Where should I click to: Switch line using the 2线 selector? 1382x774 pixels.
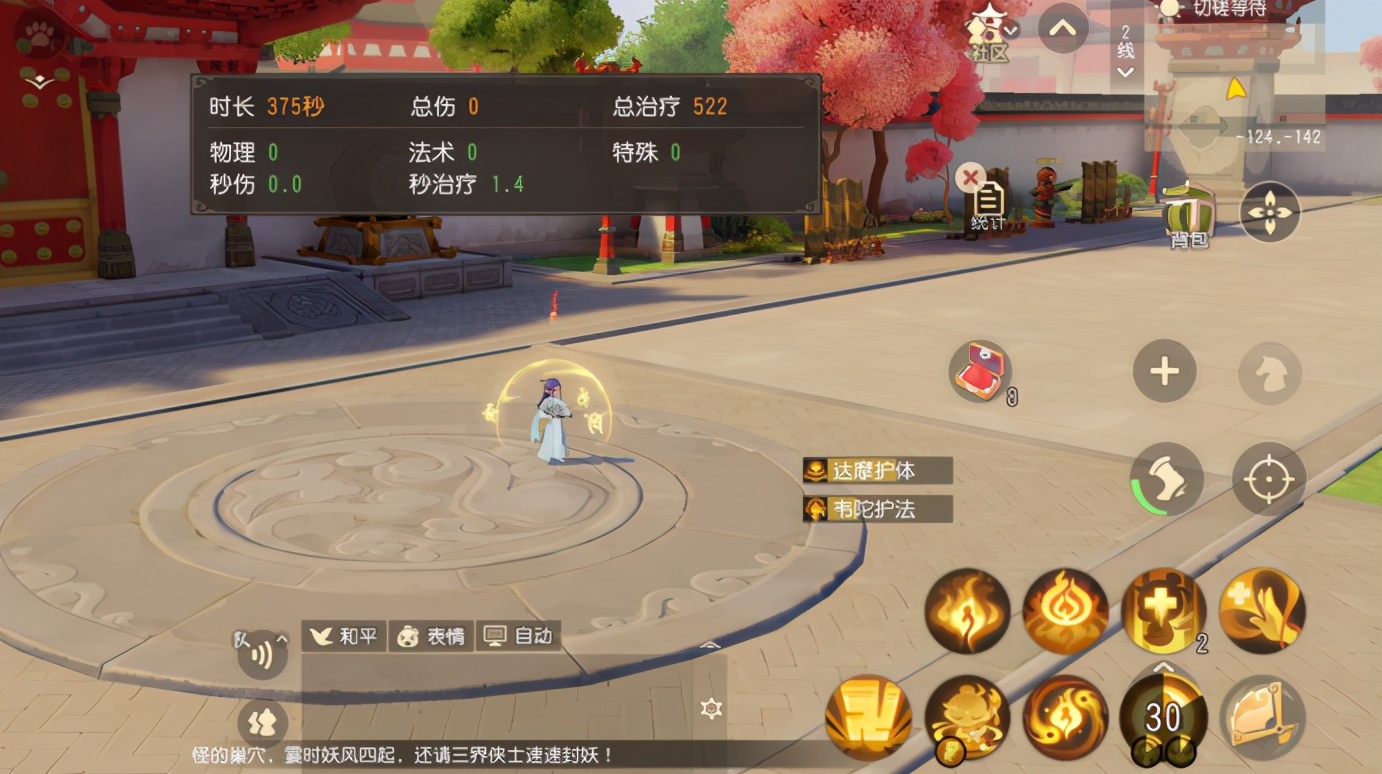[x=1125, y=49]
